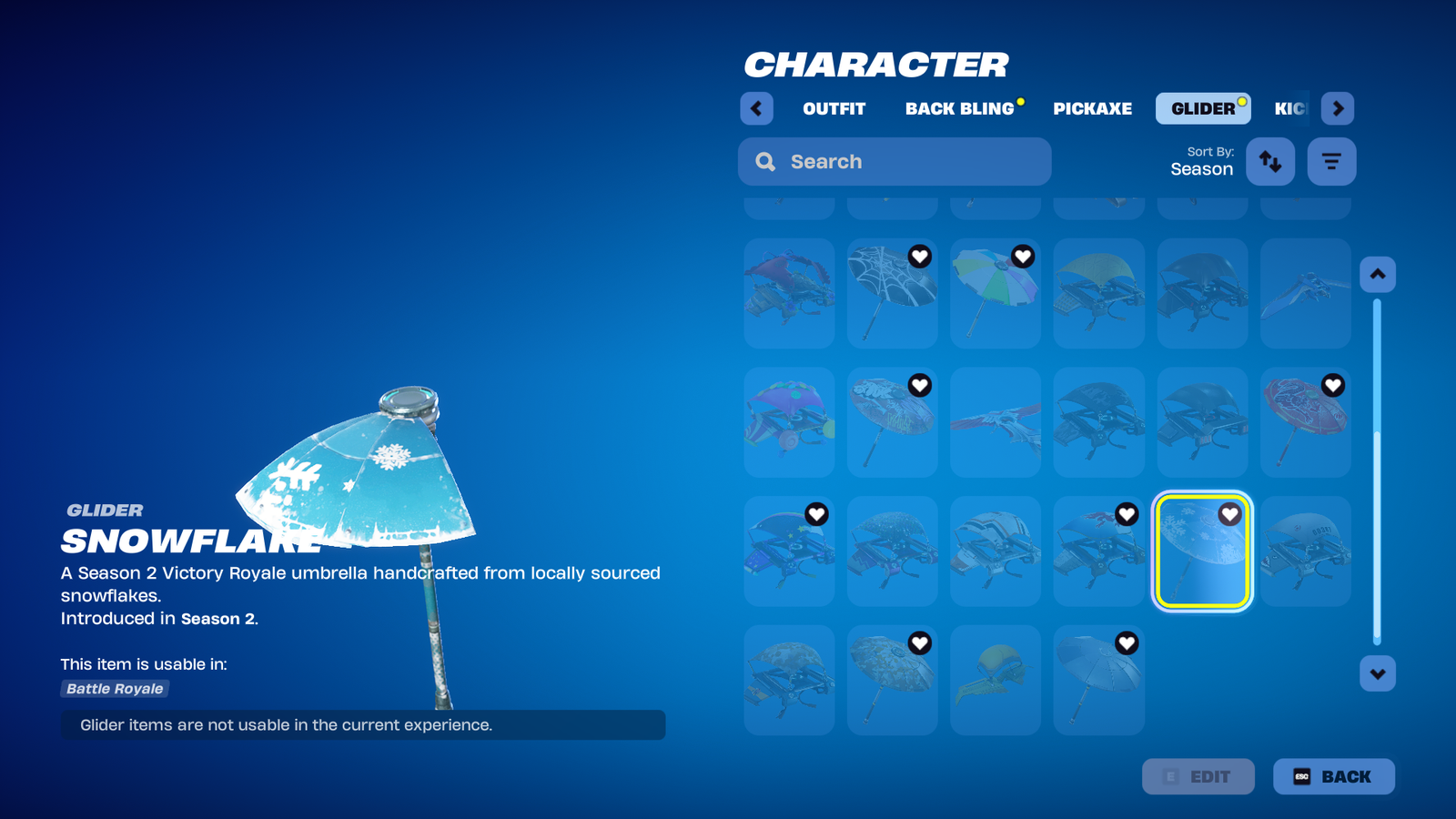This screenshot has width=1456, height=819.
Task: Pick the red patterned umbrella glider
Action: coord(1305,422)
